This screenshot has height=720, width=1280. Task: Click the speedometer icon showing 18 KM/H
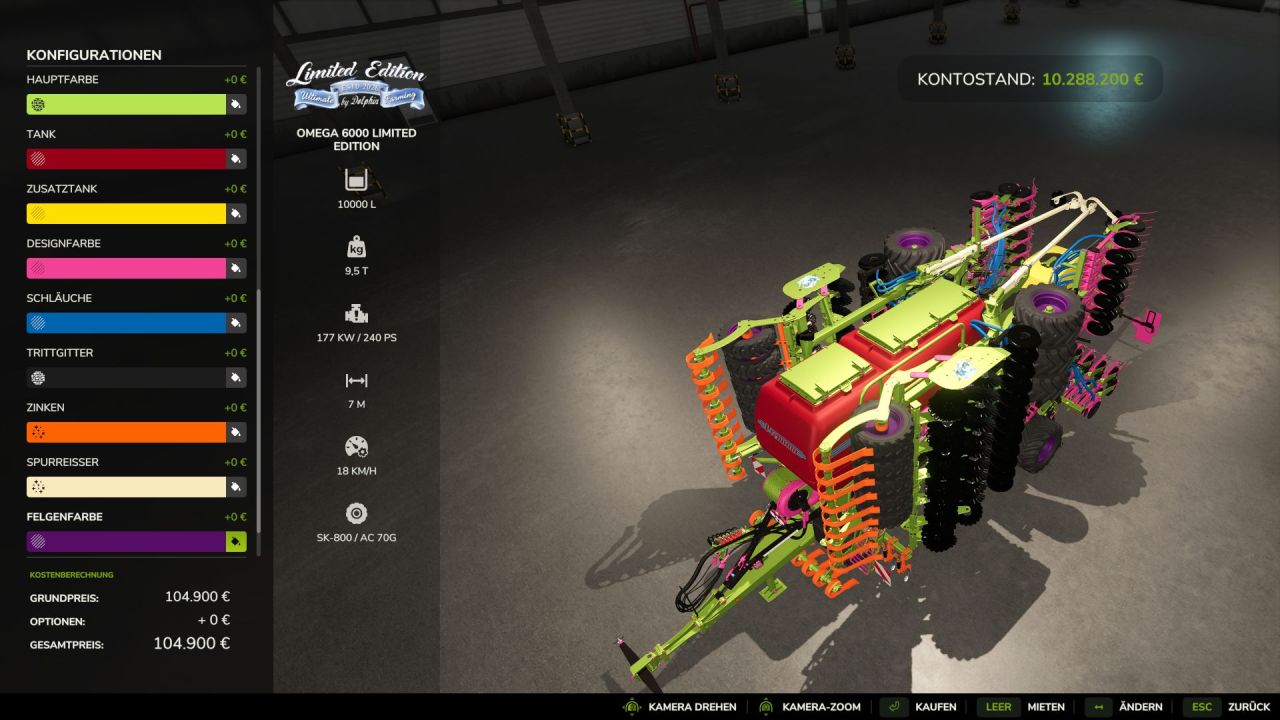point(356,445)
